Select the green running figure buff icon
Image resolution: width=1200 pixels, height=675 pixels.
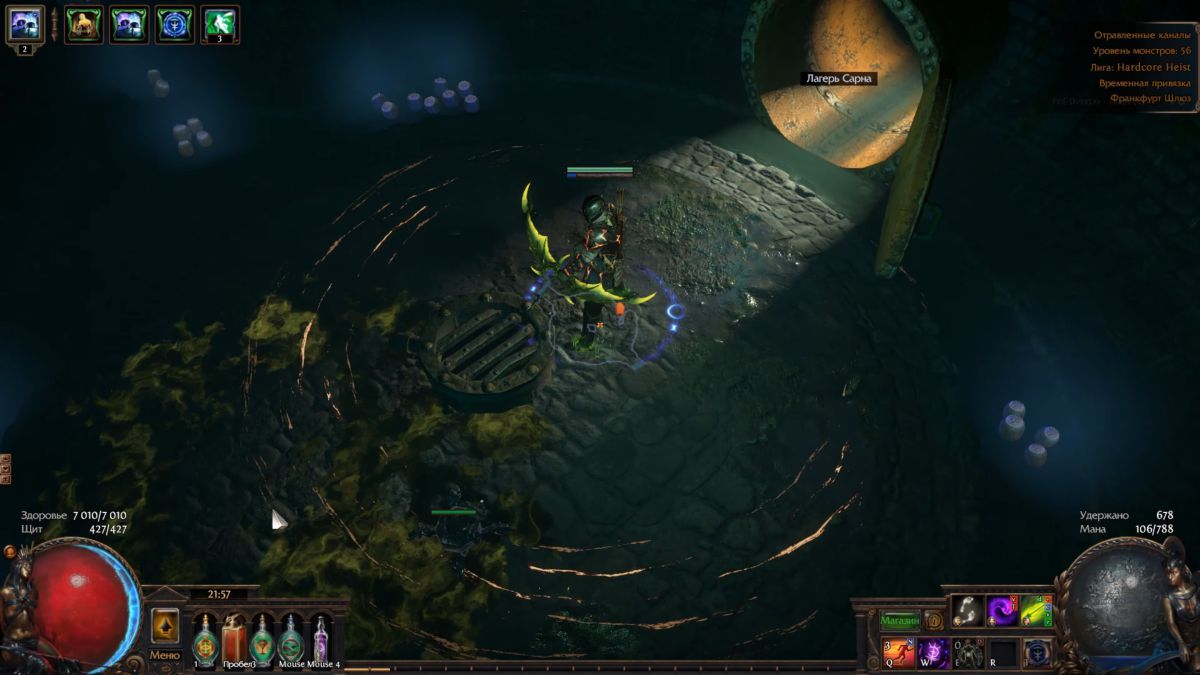(220, 24)
